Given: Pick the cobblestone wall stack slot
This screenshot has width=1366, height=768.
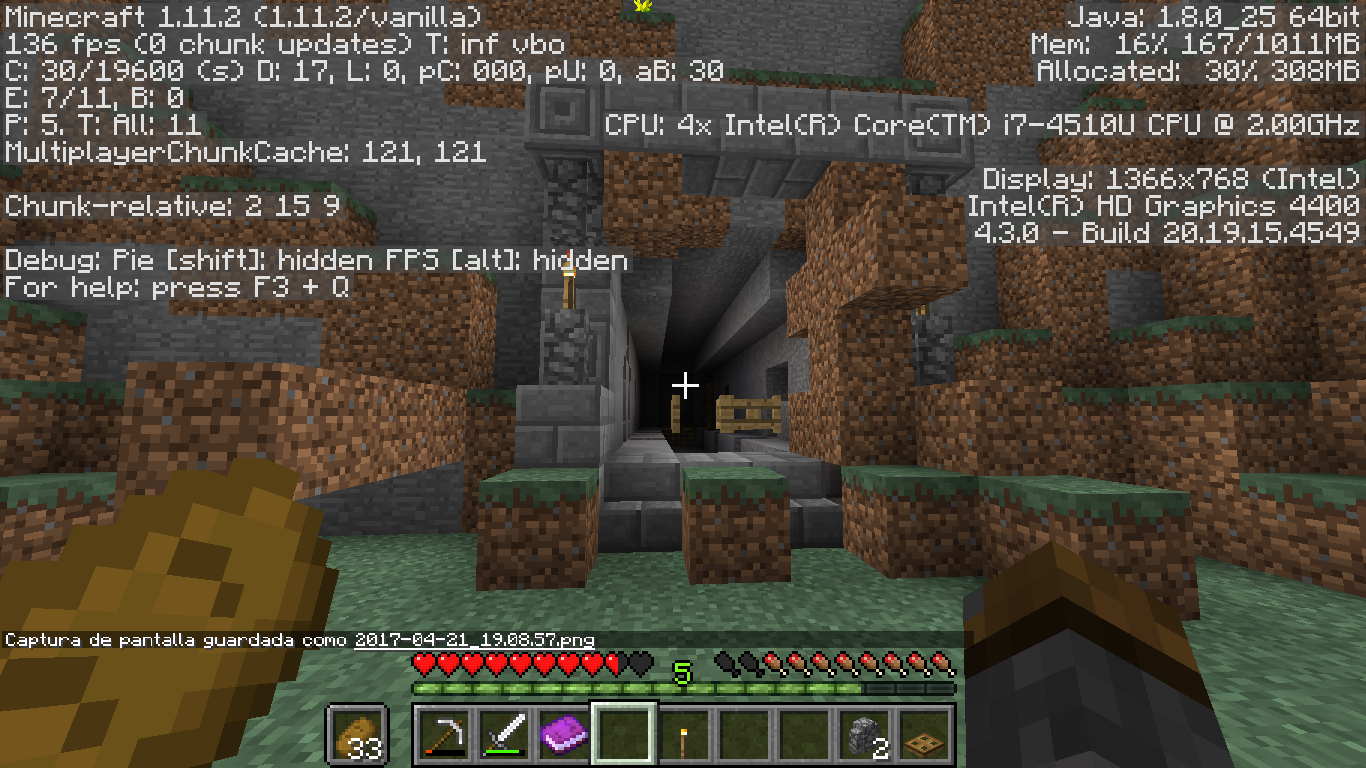Looking at the screenshot, I should (x=864, y=735).
